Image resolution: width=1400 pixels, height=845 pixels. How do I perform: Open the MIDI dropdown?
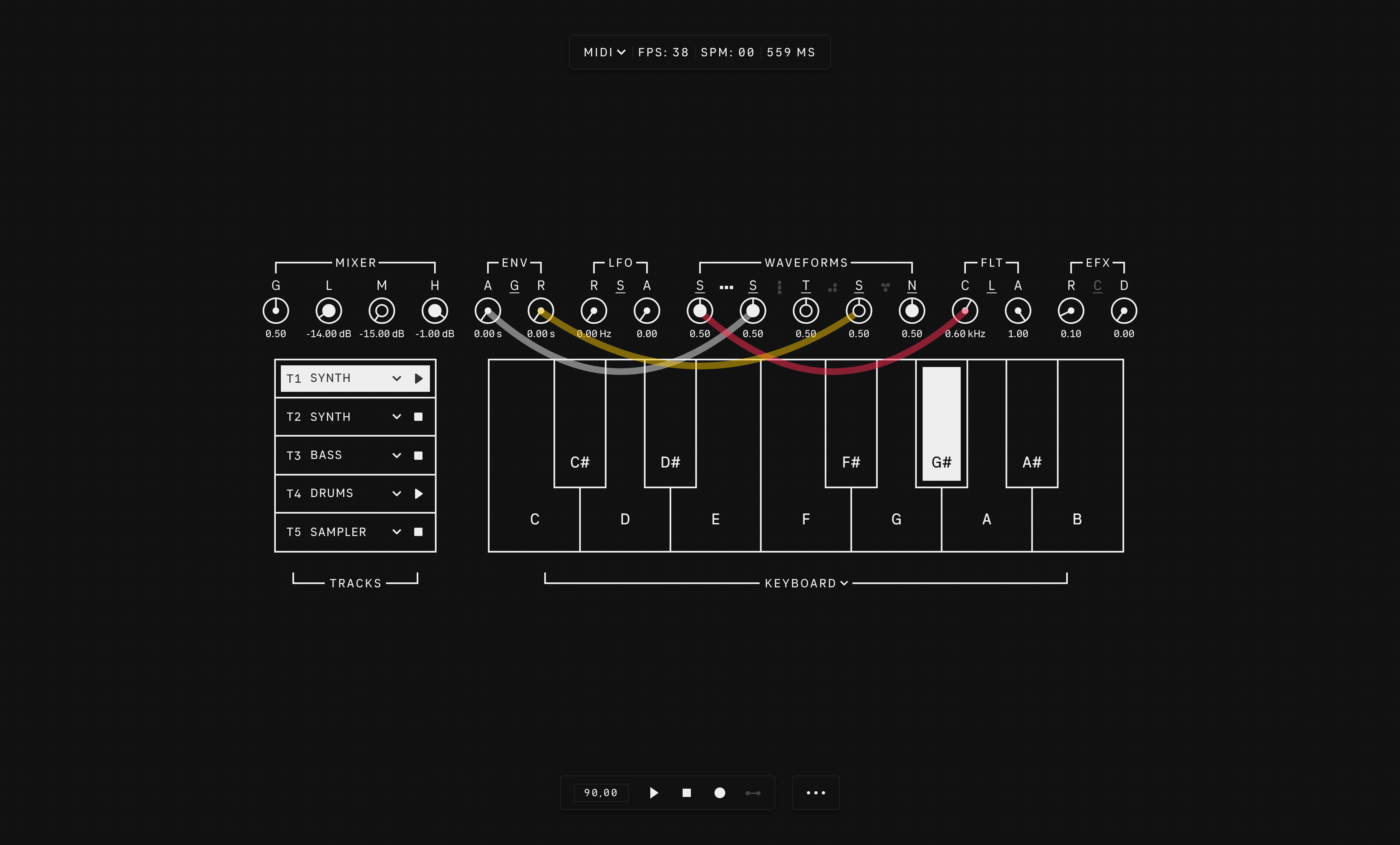point(603,52)
